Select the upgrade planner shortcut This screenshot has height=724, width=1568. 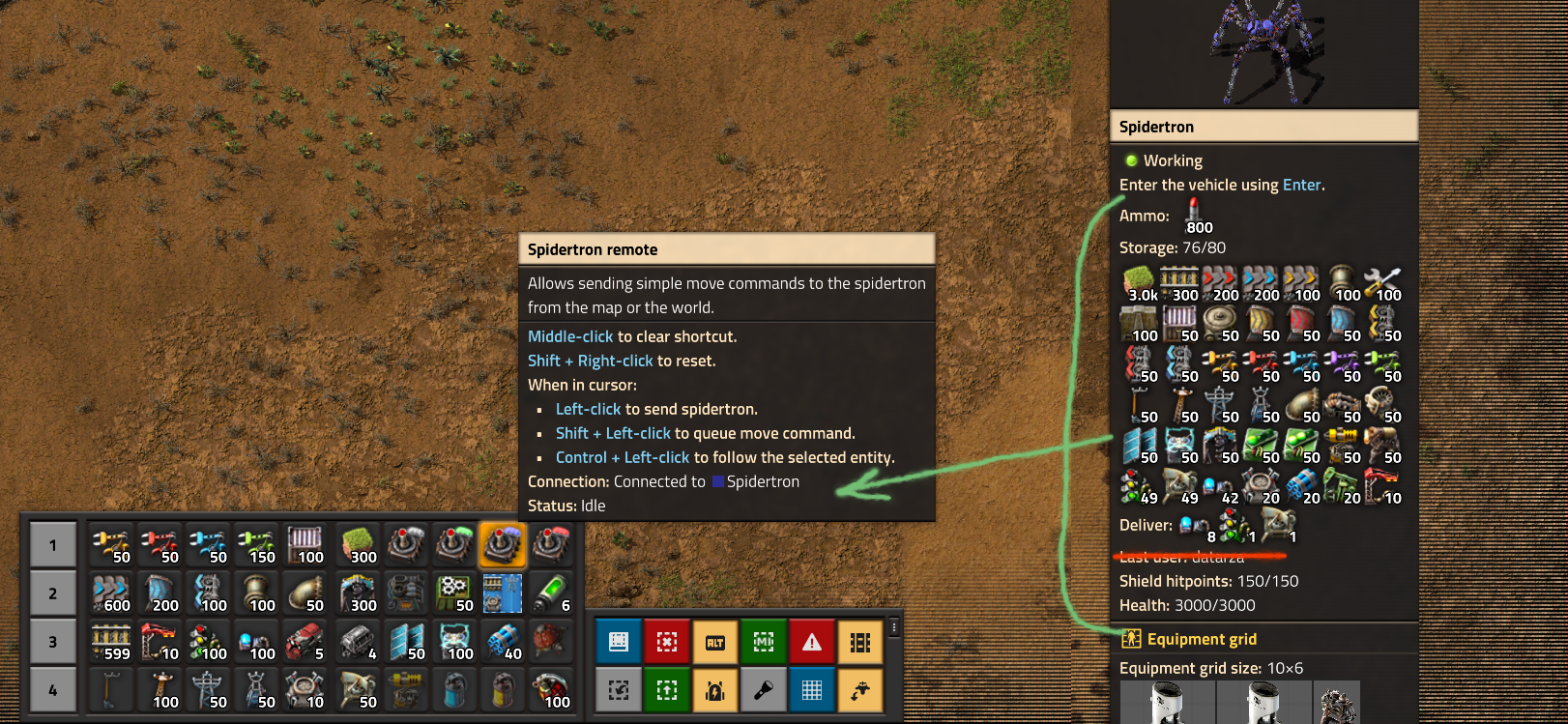(x=666, y=689)
